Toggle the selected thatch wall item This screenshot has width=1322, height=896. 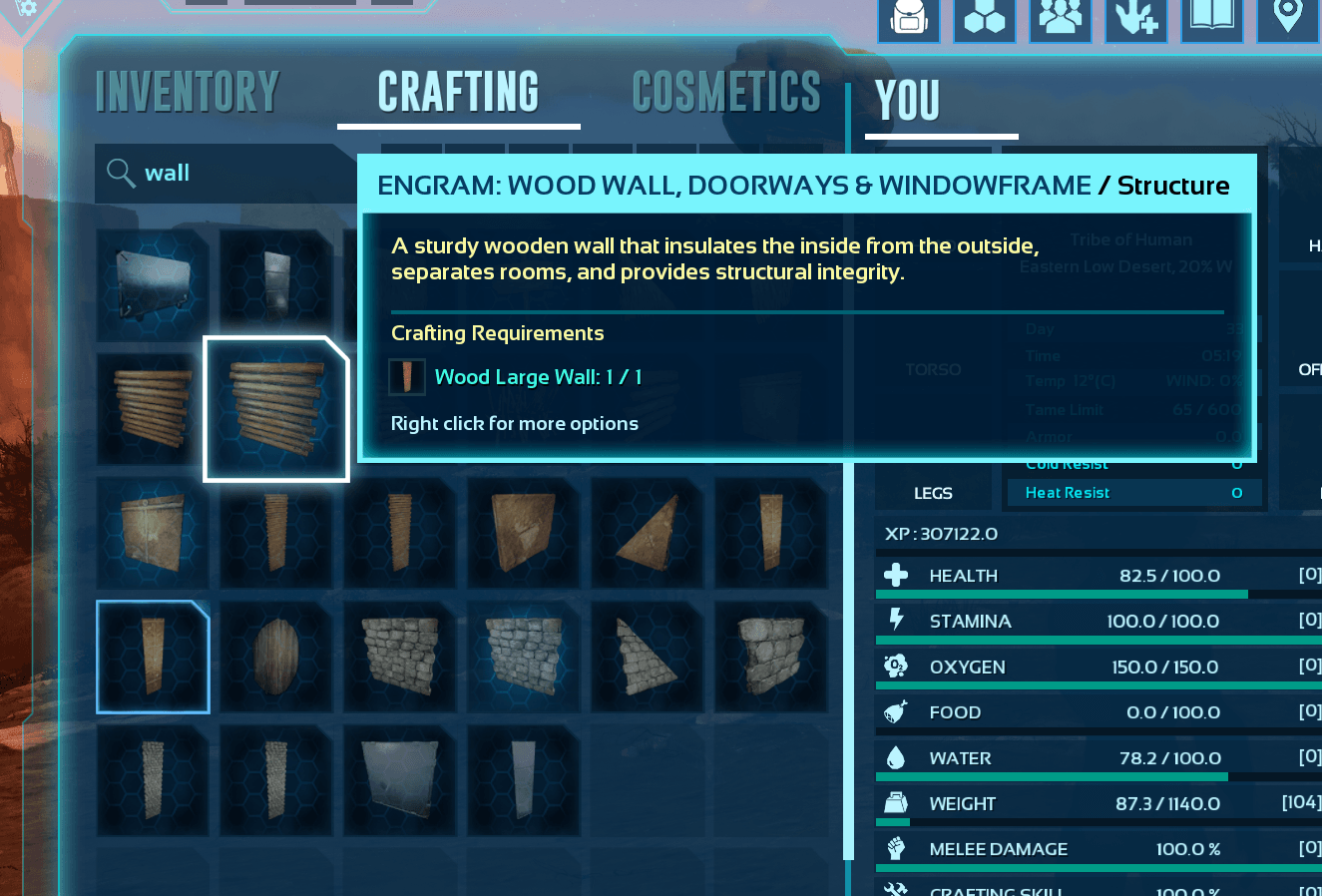click(152, 657)
